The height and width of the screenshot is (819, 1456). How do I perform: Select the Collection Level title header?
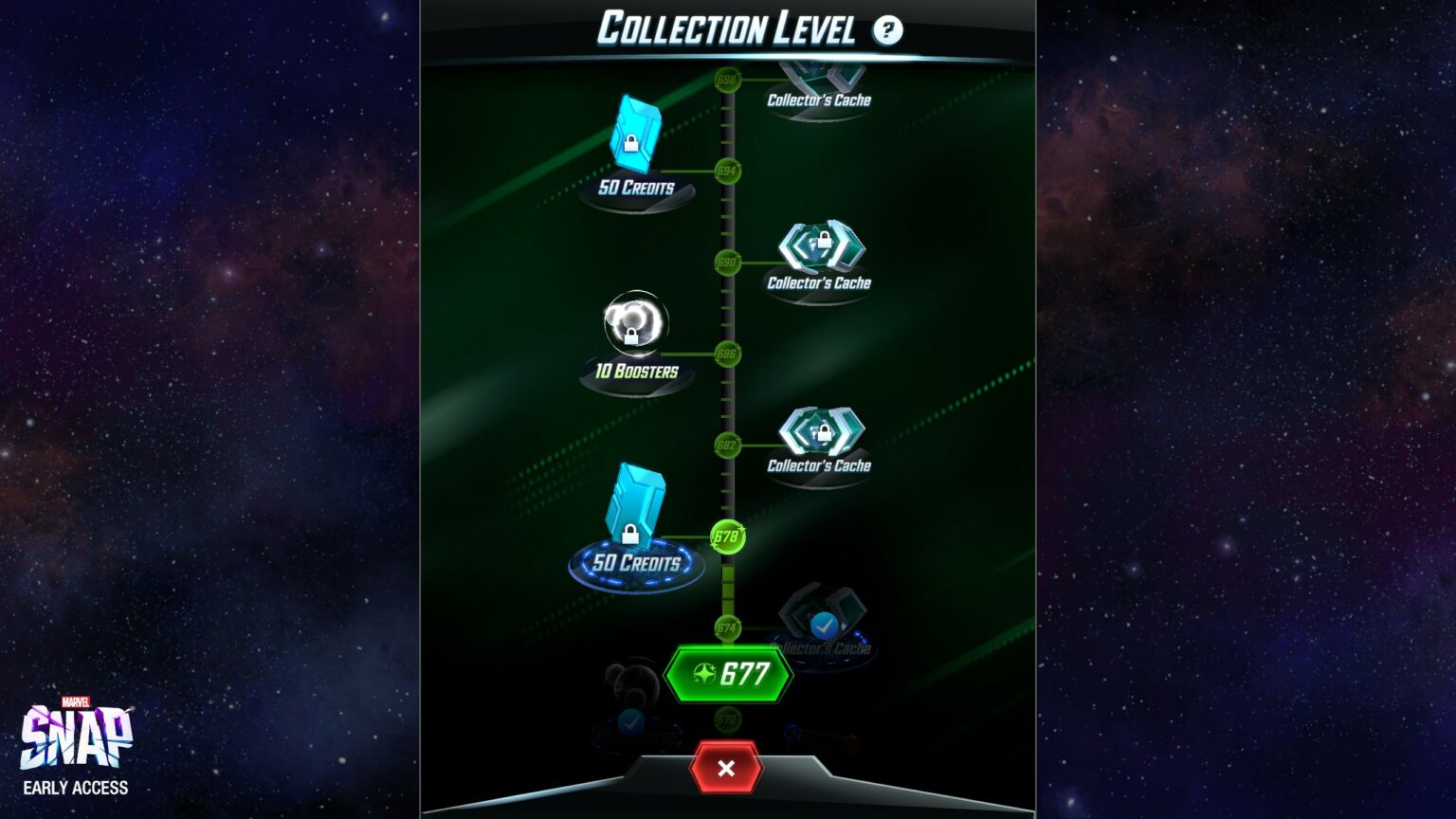(x=727, y=28)
